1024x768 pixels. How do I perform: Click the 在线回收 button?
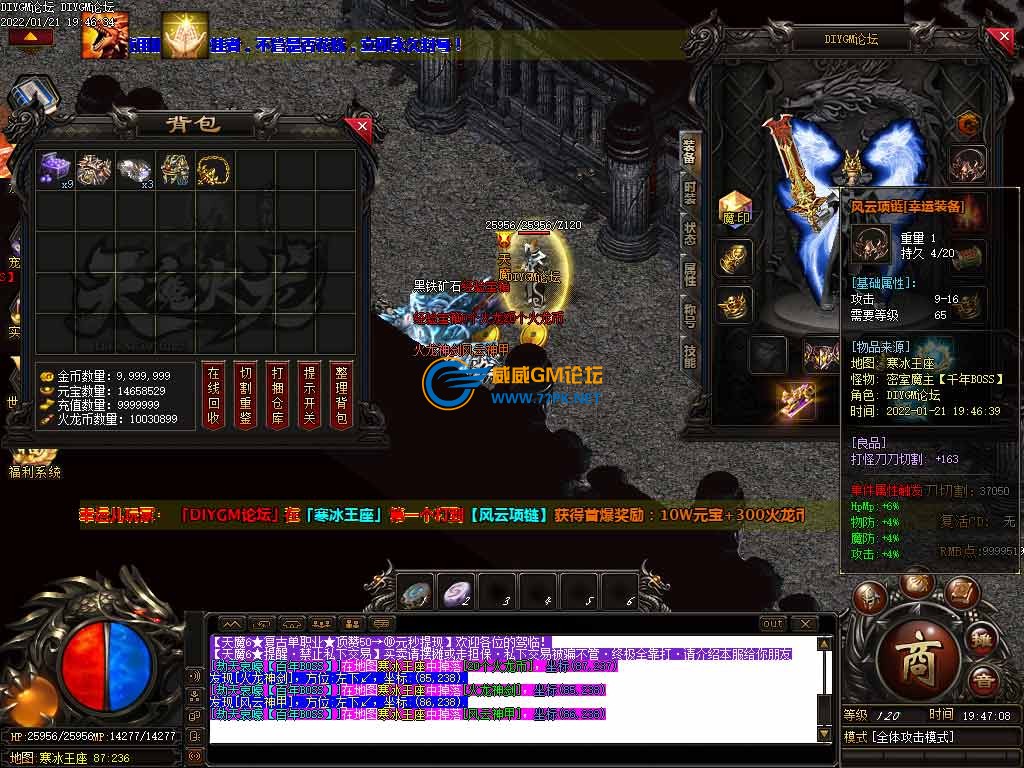213,393
